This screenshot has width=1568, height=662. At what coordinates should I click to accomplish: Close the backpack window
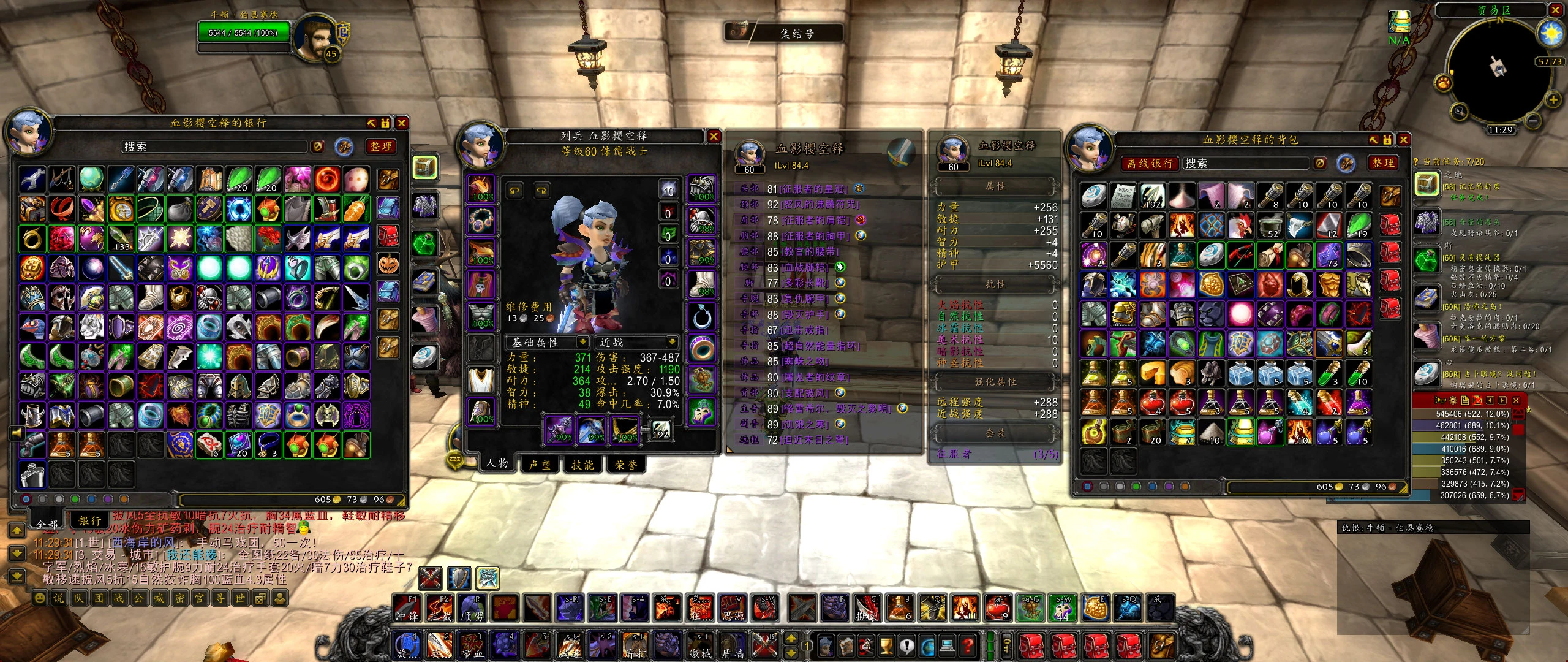tap(1403, 140)
